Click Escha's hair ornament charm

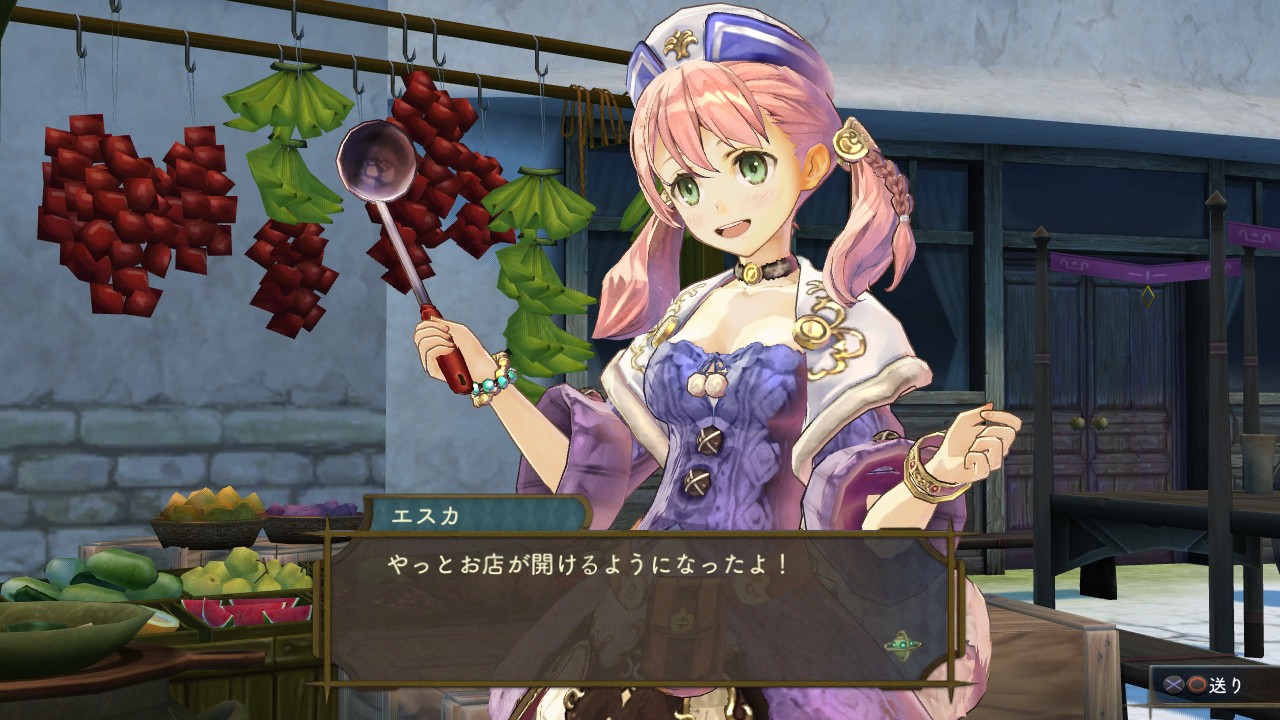click(x=849, y=140)
